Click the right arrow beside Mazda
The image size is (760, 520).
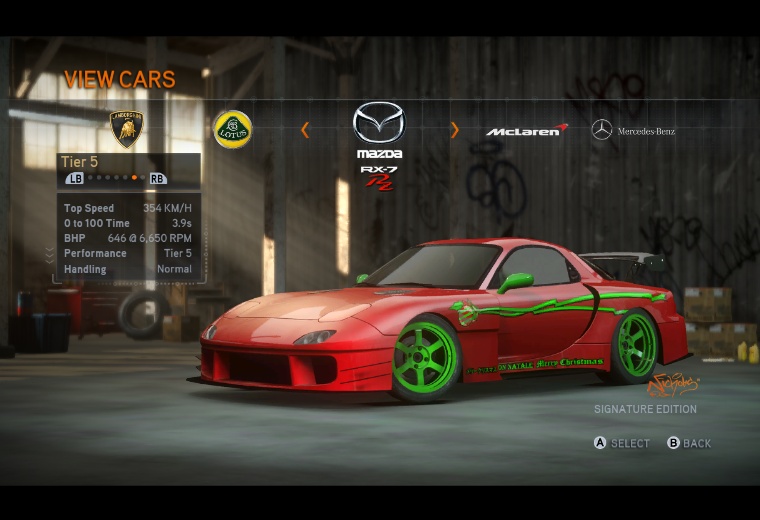point(454,130)
